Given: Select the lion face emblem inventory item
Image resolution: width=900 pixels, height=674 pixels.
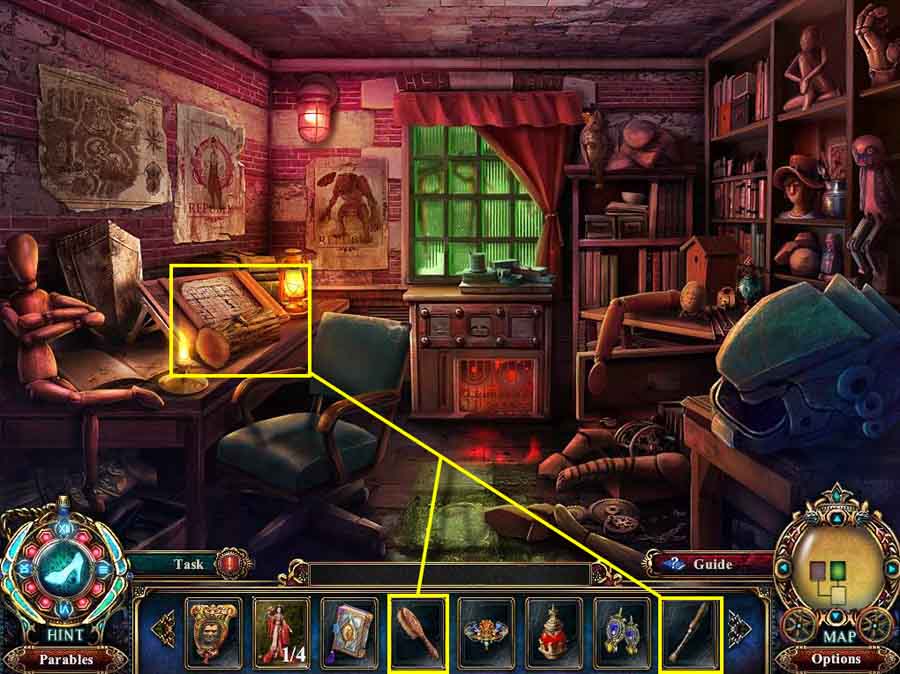Looking at the screenshot, I should coord(213,631).
